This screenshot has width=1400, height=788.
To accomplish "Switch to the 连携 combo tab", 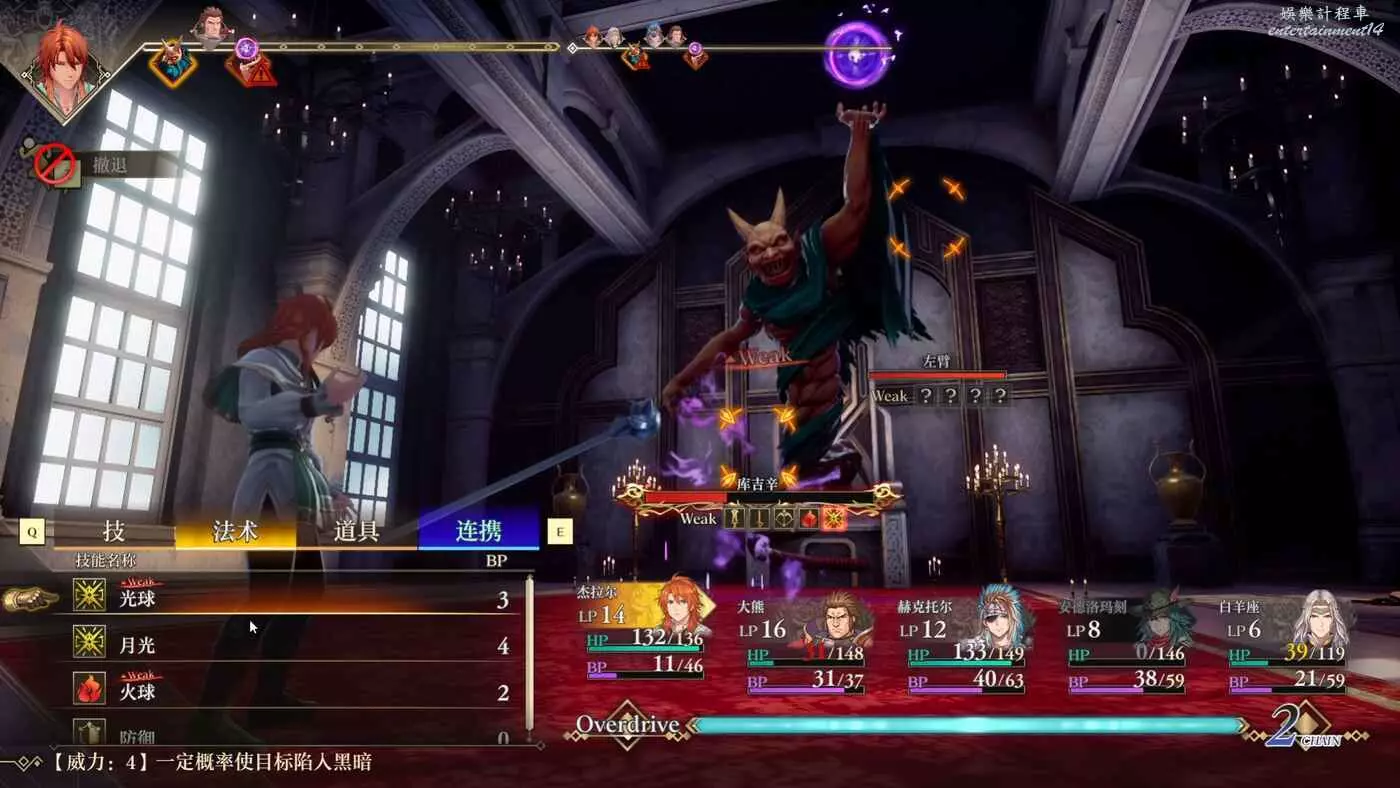I will pos(478,531).
